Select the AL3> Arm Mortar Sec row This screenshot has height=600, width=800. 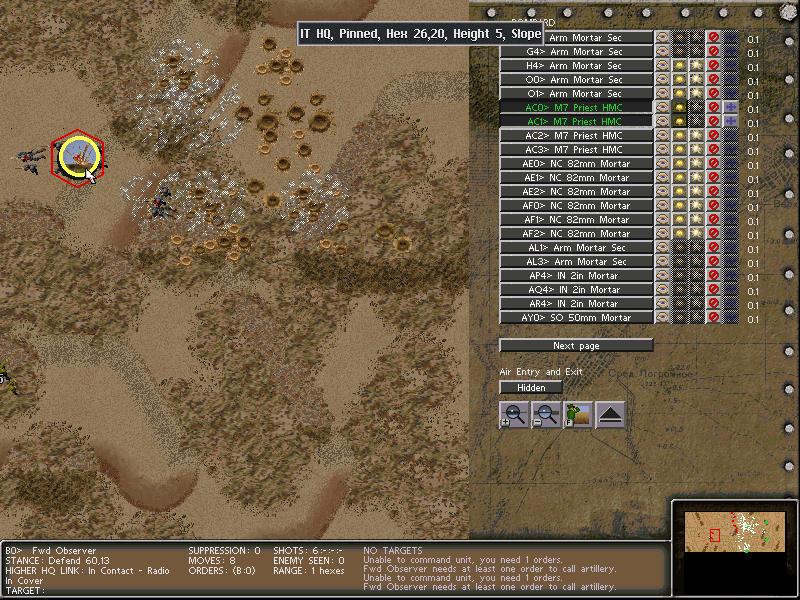pyautogui.click(x=576, y=262)
